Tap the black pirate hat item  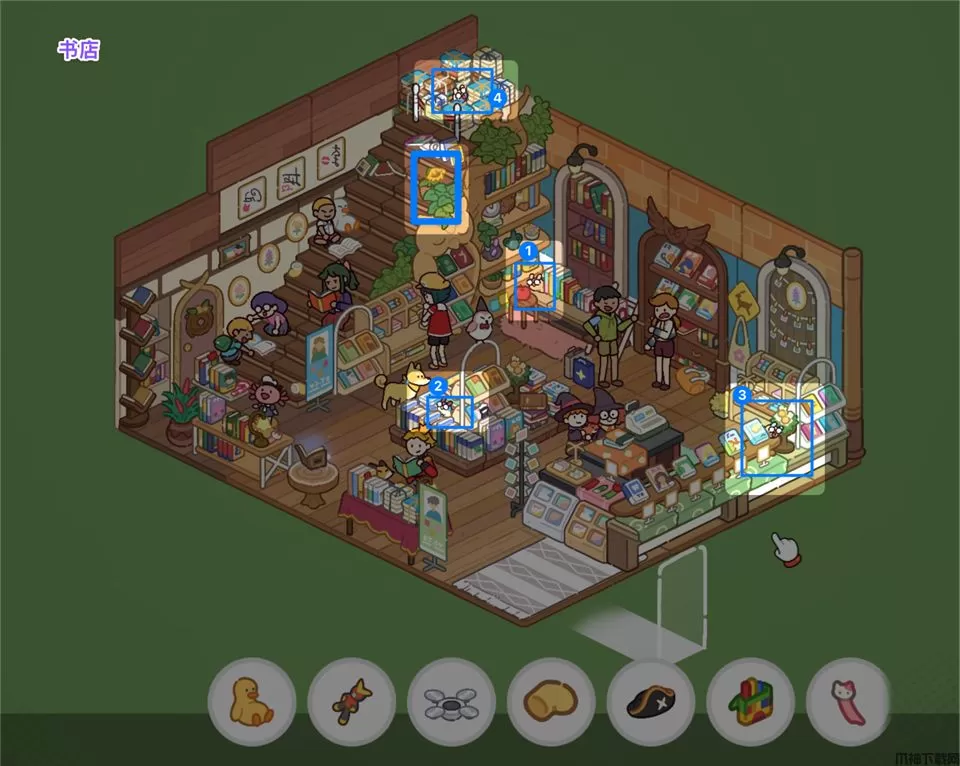[651, 701]
